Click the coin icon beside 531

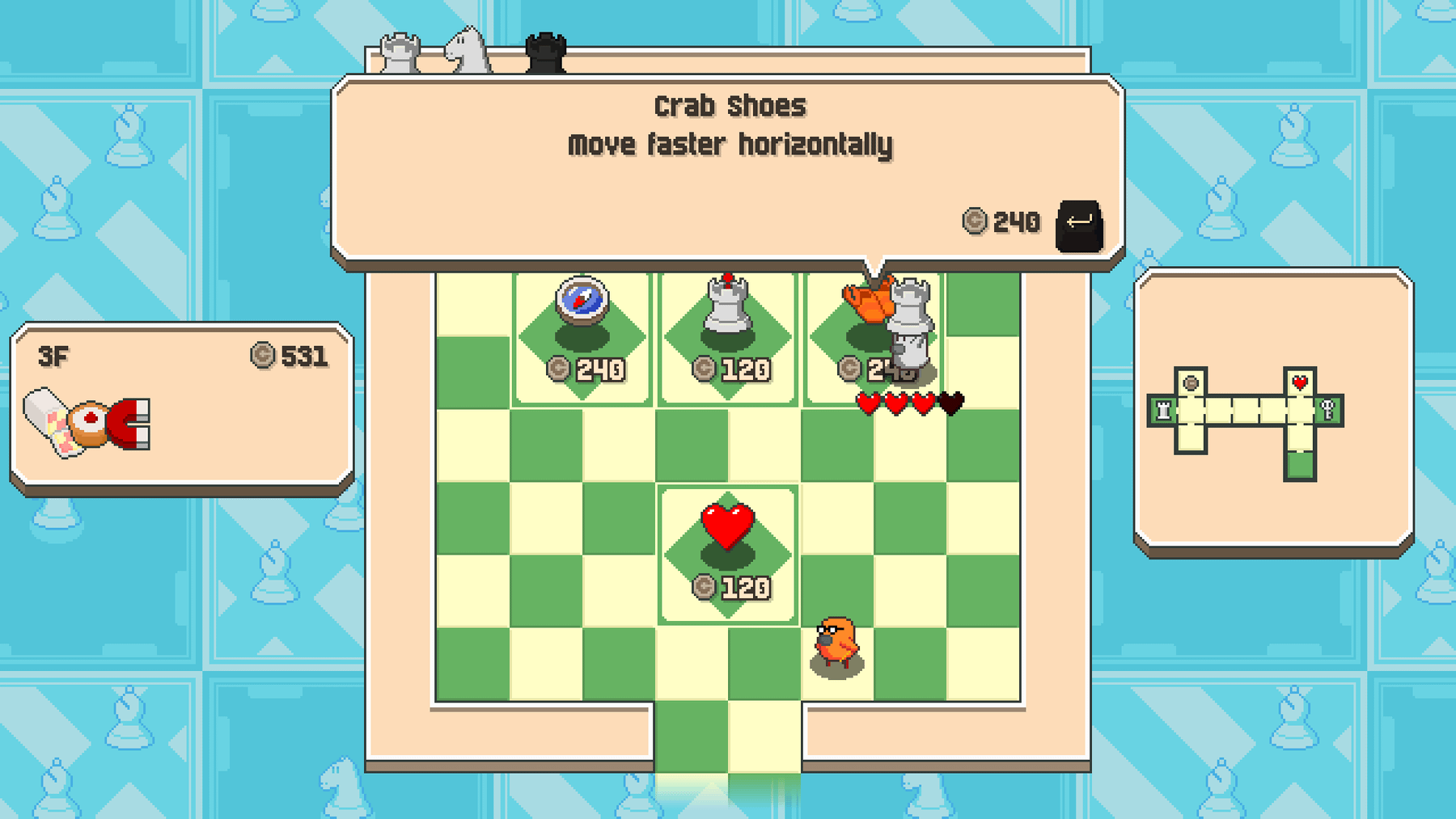coord(264,354)
